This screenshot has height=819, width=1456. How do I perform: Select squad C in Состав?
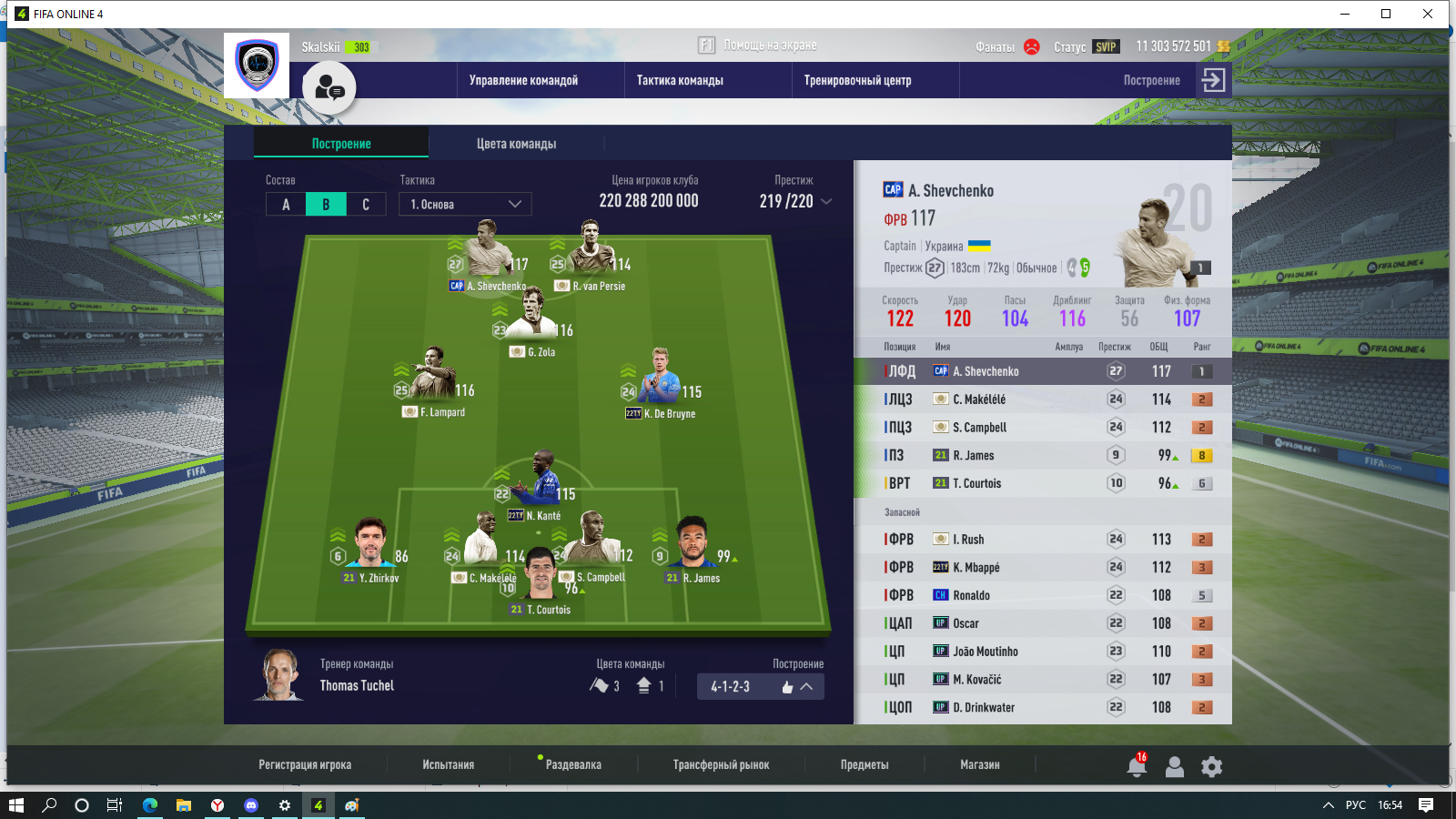[x=366, y=205]
